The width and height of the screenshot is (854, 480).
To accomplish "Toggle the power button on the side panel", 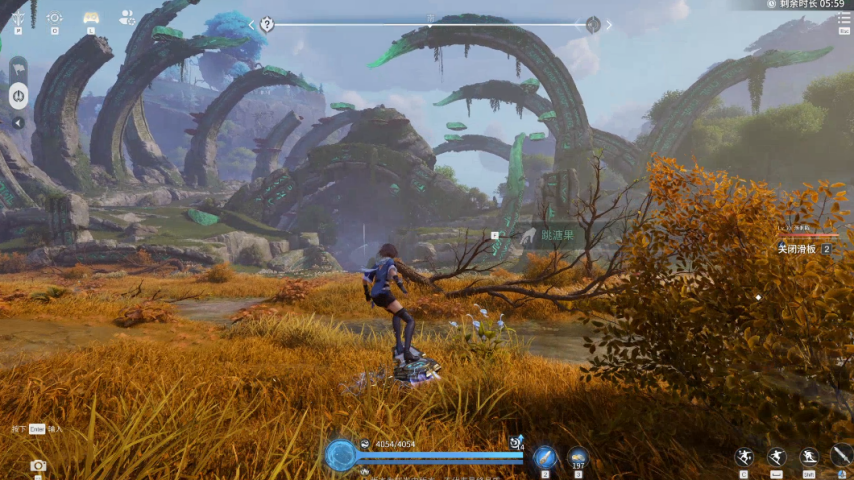I will [x=18, y=96].
